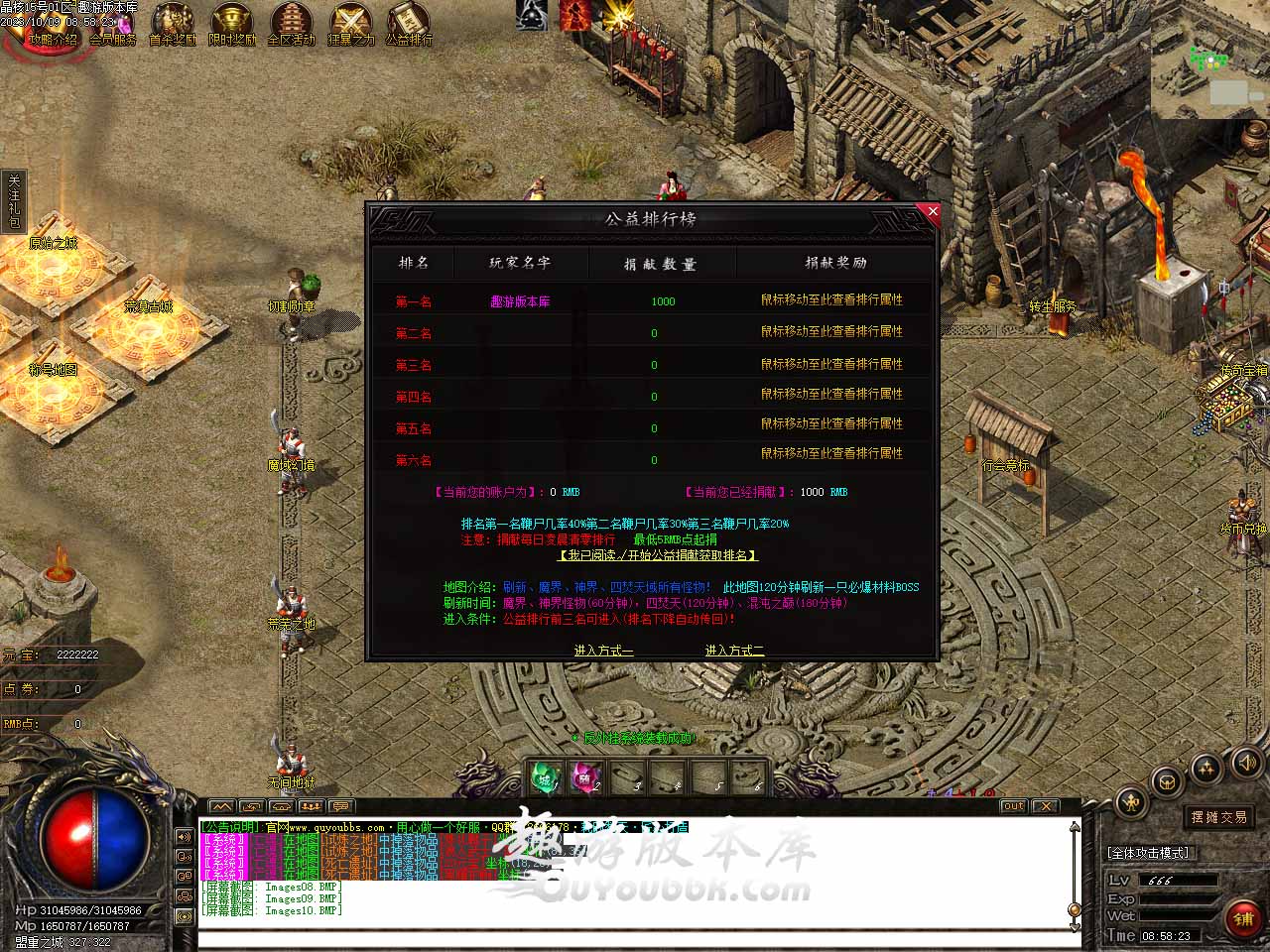Open the round red 铺 shop button
Image resolution: width=1270 pixels, height=952 pixels.
(1243, 918)
